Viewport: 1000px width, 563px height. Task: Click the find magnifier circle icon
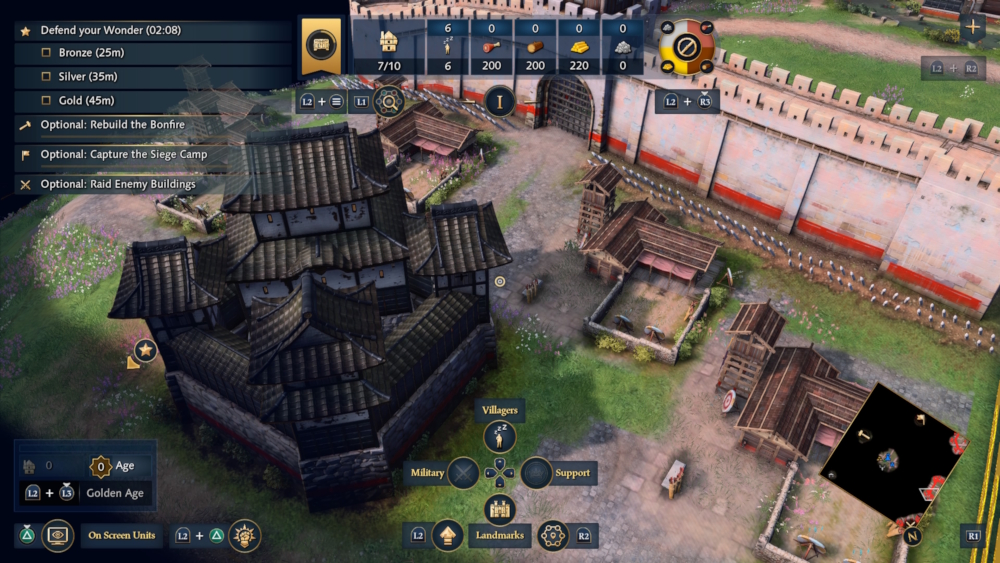point(388,100)
